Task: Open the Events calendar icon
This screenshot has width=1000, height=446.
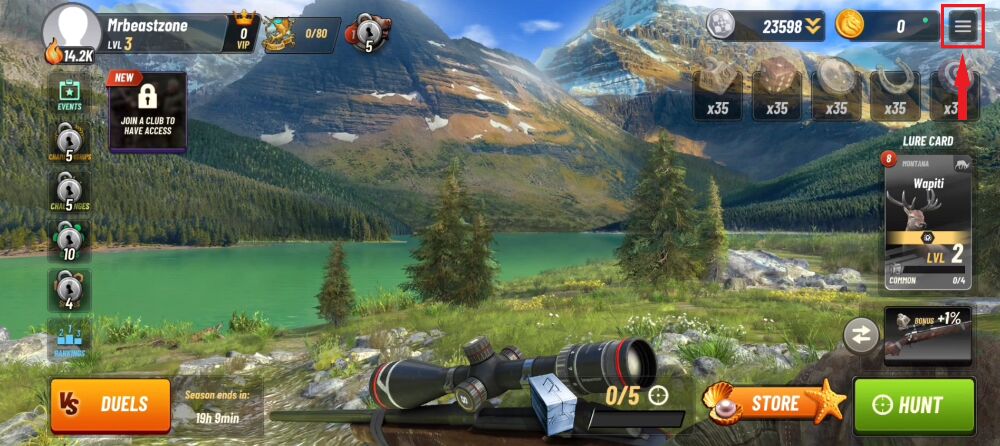Action: pos(69,95)
